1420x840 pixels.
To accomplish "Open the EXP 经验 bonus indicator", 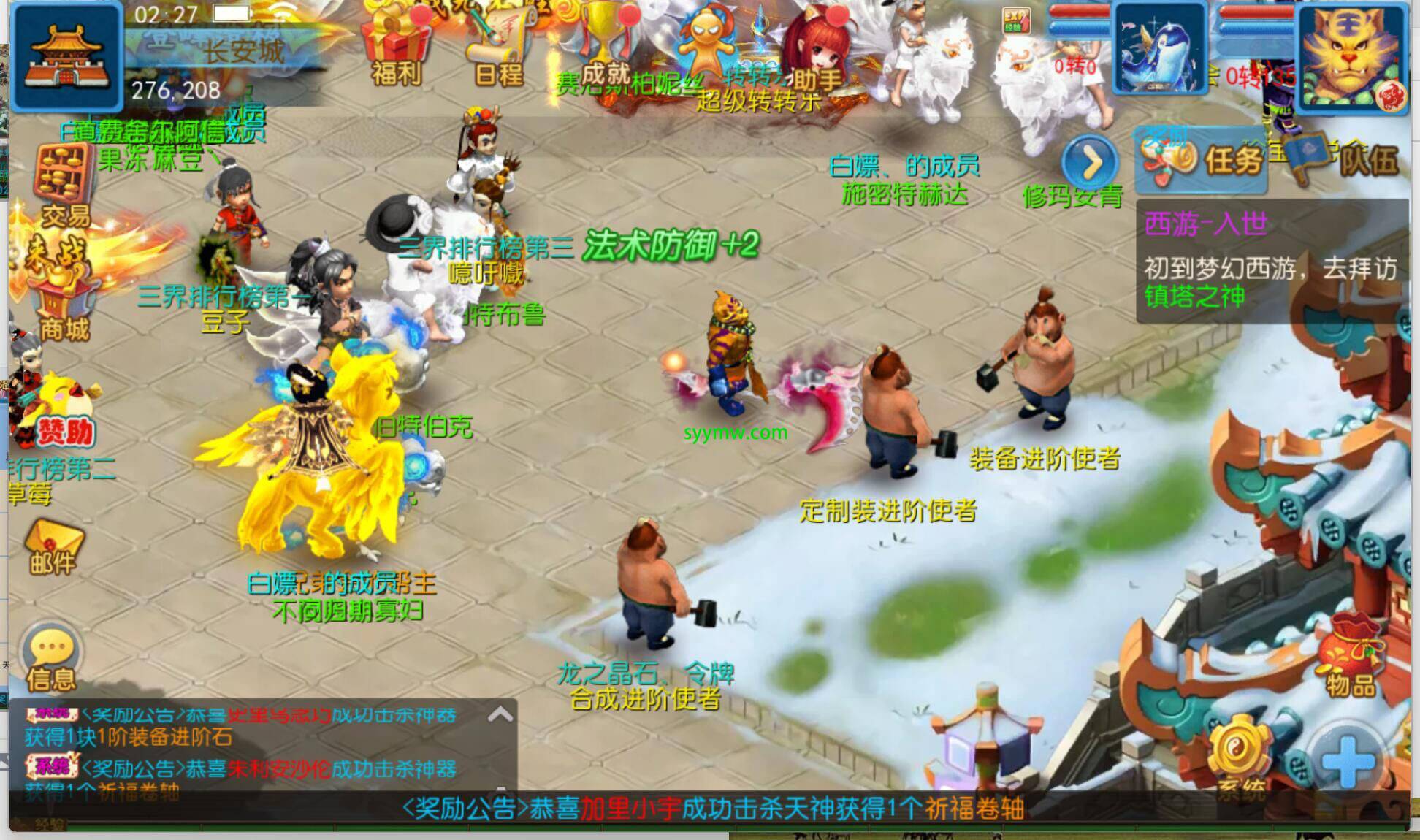I will click(1015, 20).
